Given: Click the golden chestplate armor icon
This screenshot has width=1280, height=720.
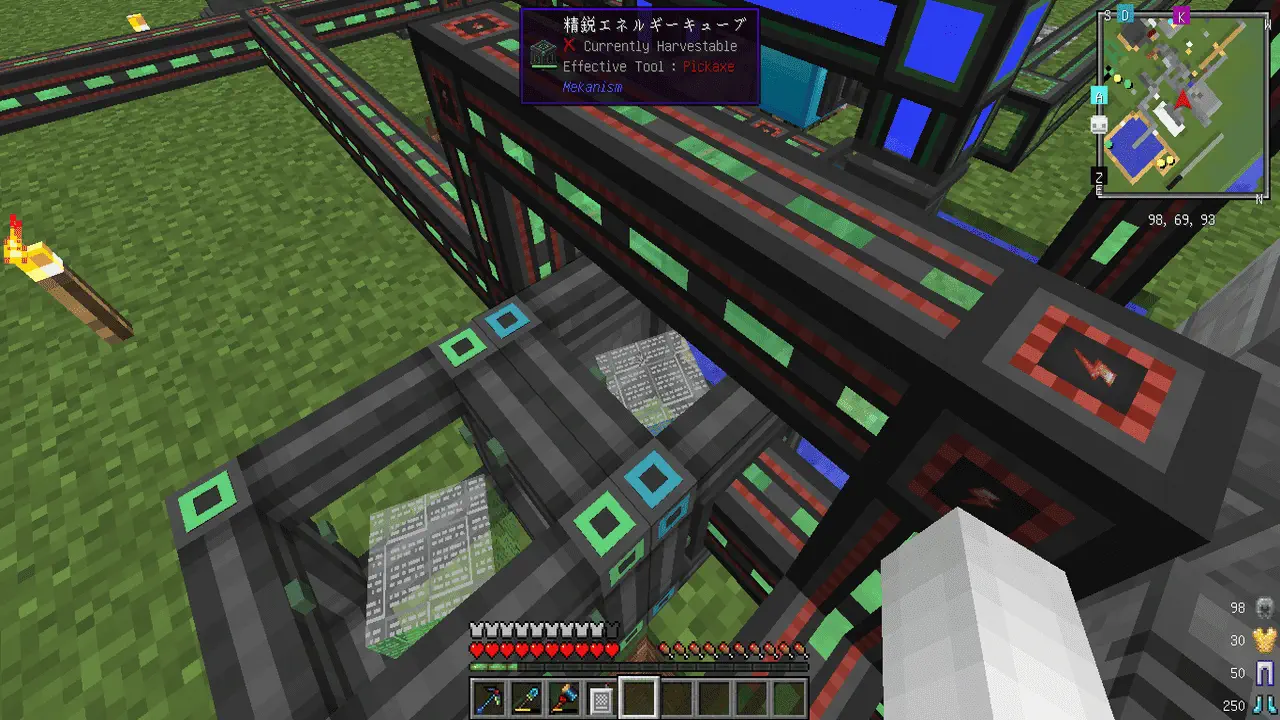Looking at the screenshot, I should 1266,640.
